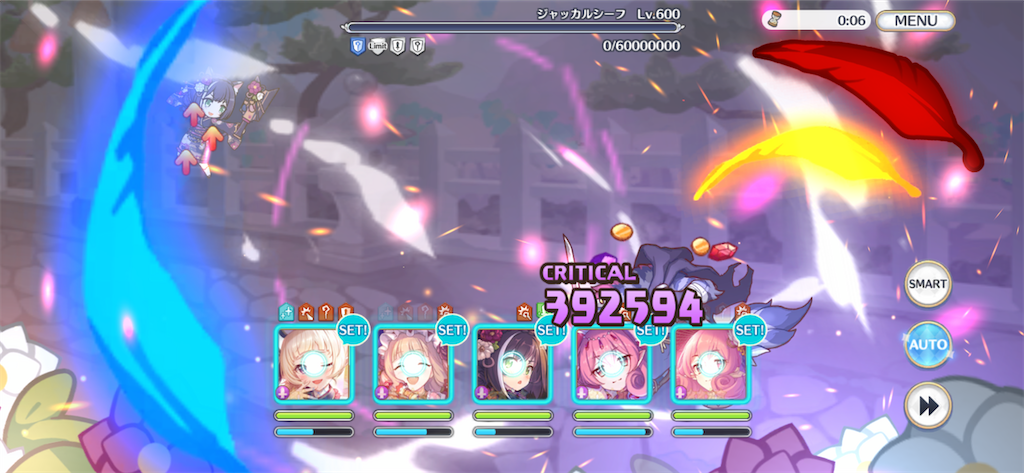
Task: Toggle AUTO battle mode
Action: [927, 345]
